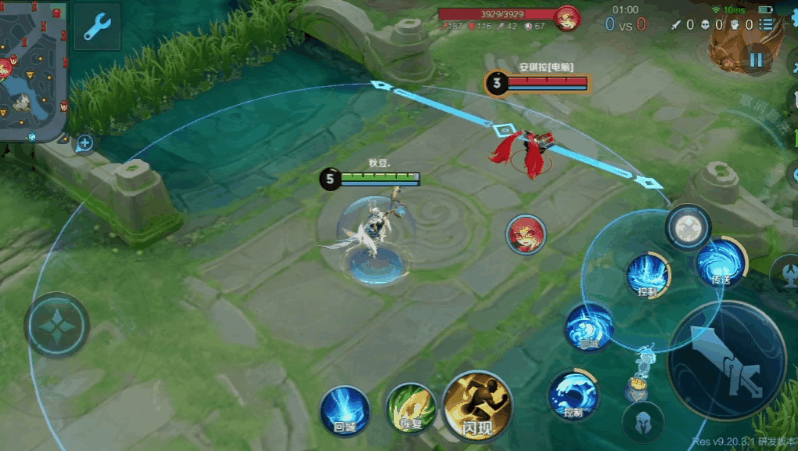The image size is (800, 451).
Task: Use the 传送 teleport vortex skill
Action: (x=720, y=262)
